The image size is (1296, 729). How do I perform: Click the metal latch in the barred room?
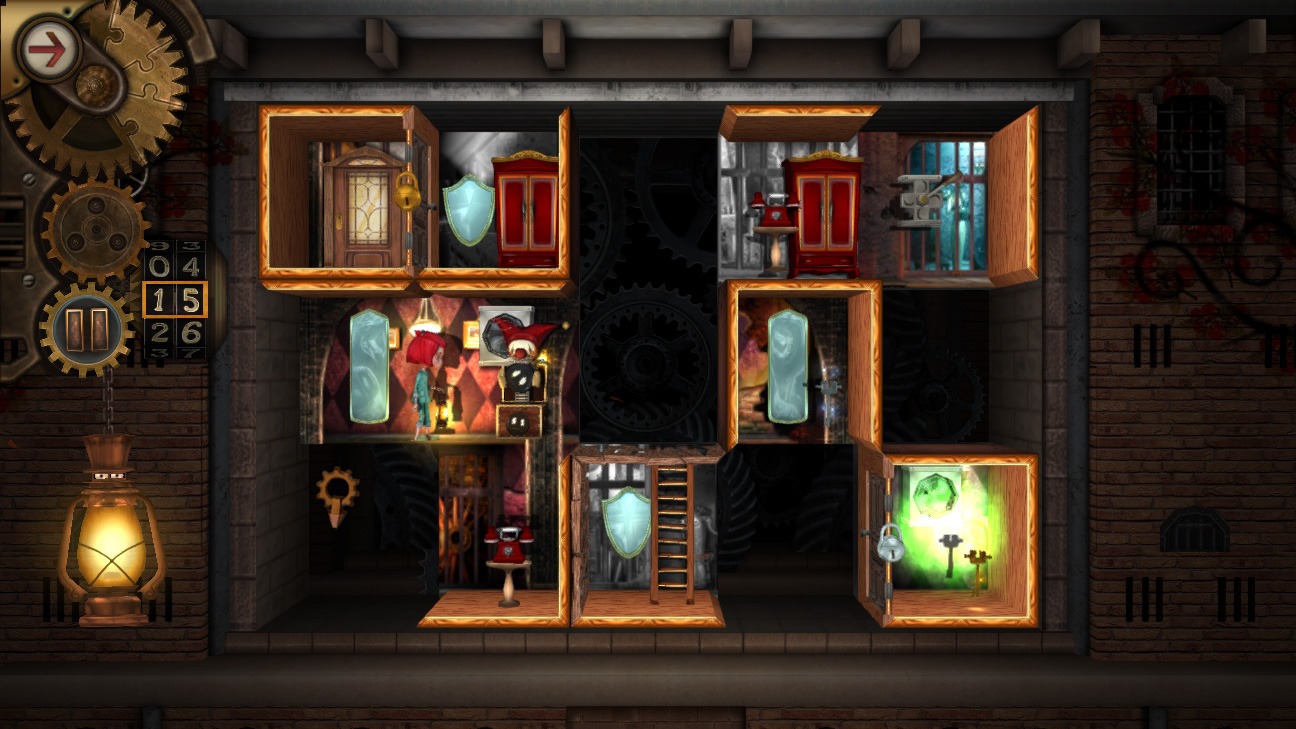coord(920,200)
